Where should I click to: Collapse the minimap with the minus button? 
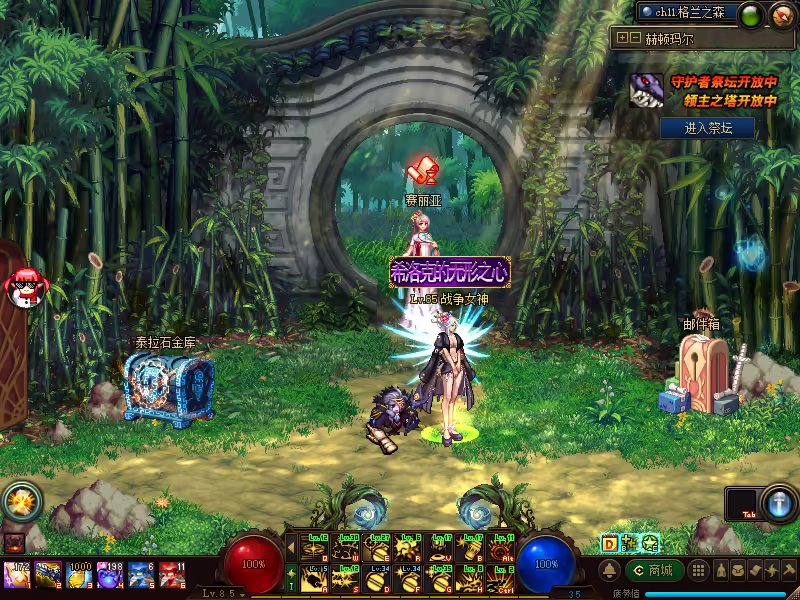click(635, 38)
